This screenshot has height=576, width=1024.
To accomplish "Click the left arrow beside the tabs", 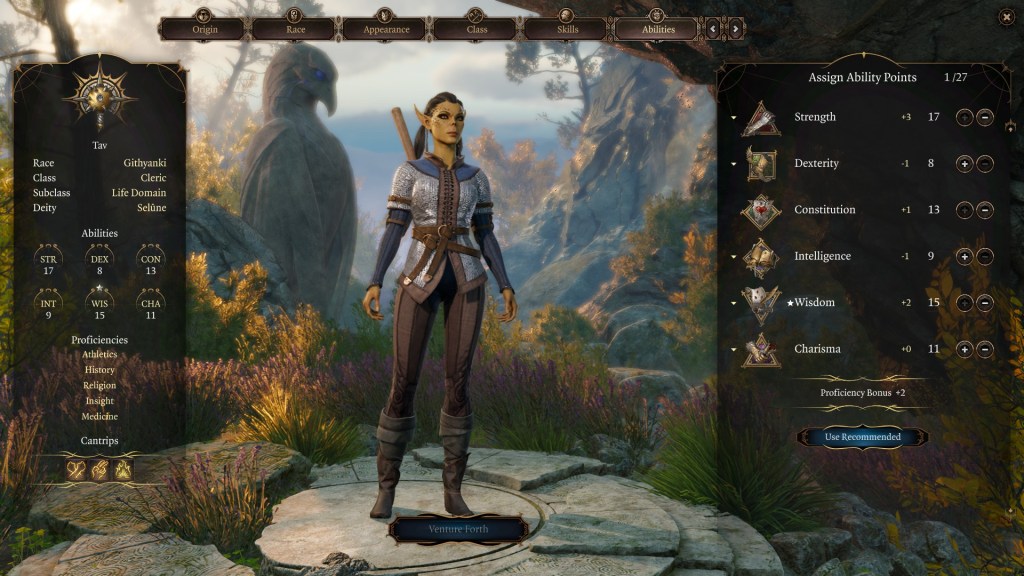I will (713, 29).
